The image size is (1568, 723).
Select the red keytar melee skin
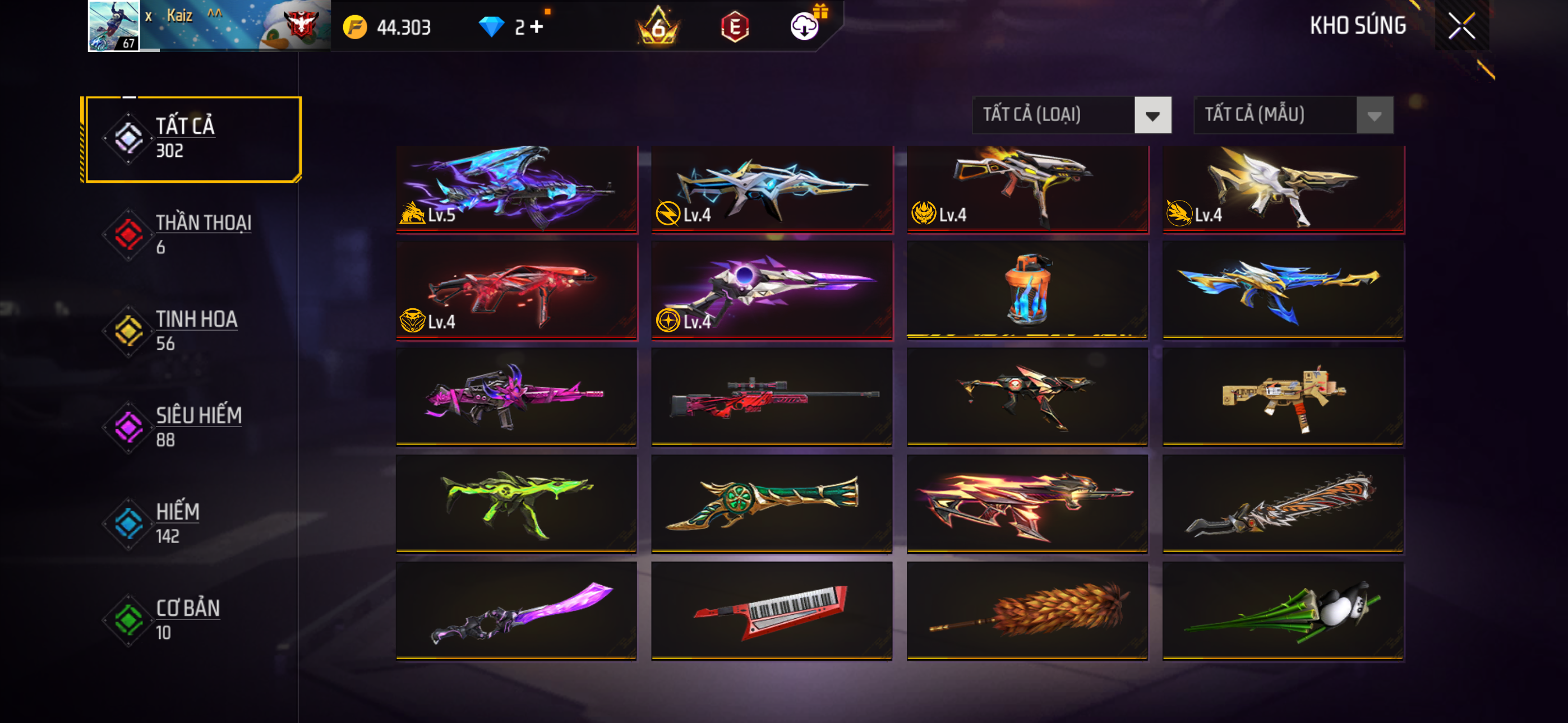[x=771, y=610]
